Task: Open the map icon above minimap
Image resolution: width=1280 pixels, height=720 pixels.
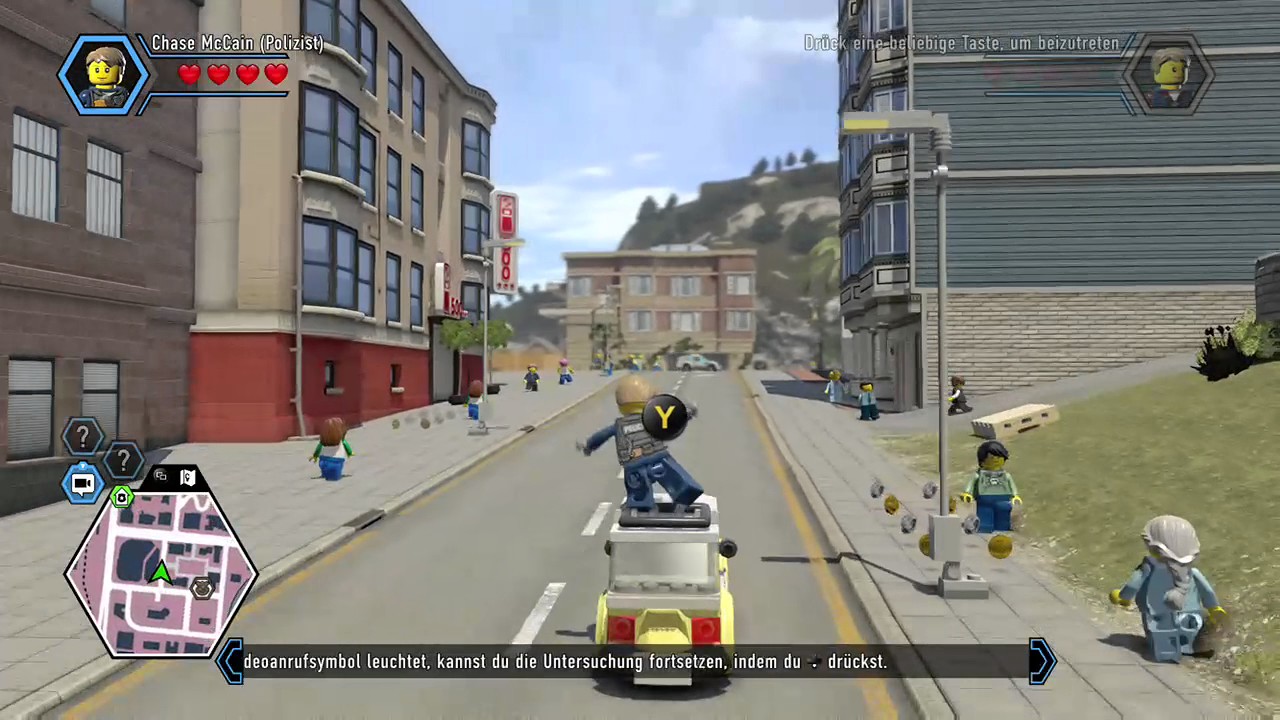Action: (x=187, y=477)
